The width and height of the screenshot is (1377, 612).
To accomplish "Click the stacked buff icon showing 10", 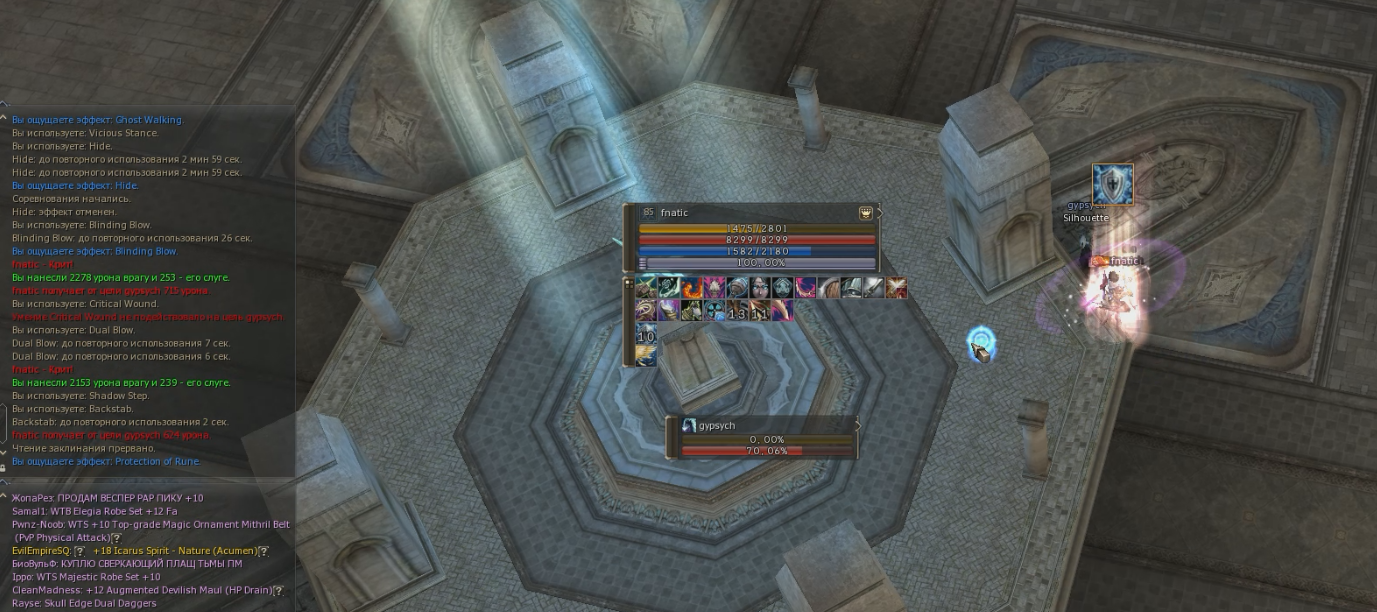I will (x=646, y=334).
